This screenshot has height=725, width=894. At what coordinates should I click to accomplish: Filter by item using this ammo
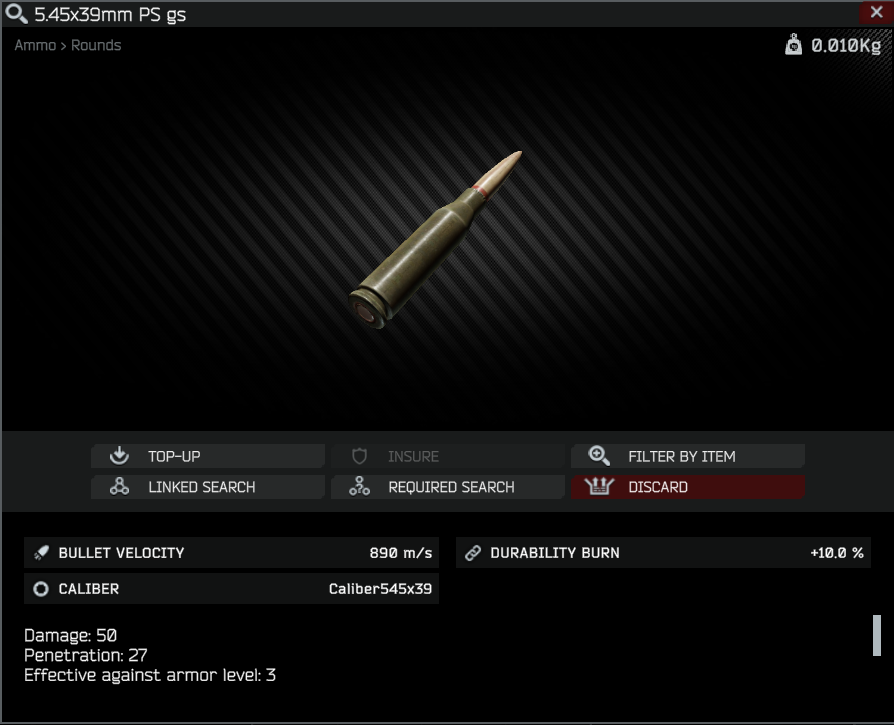tap(688, 456)
